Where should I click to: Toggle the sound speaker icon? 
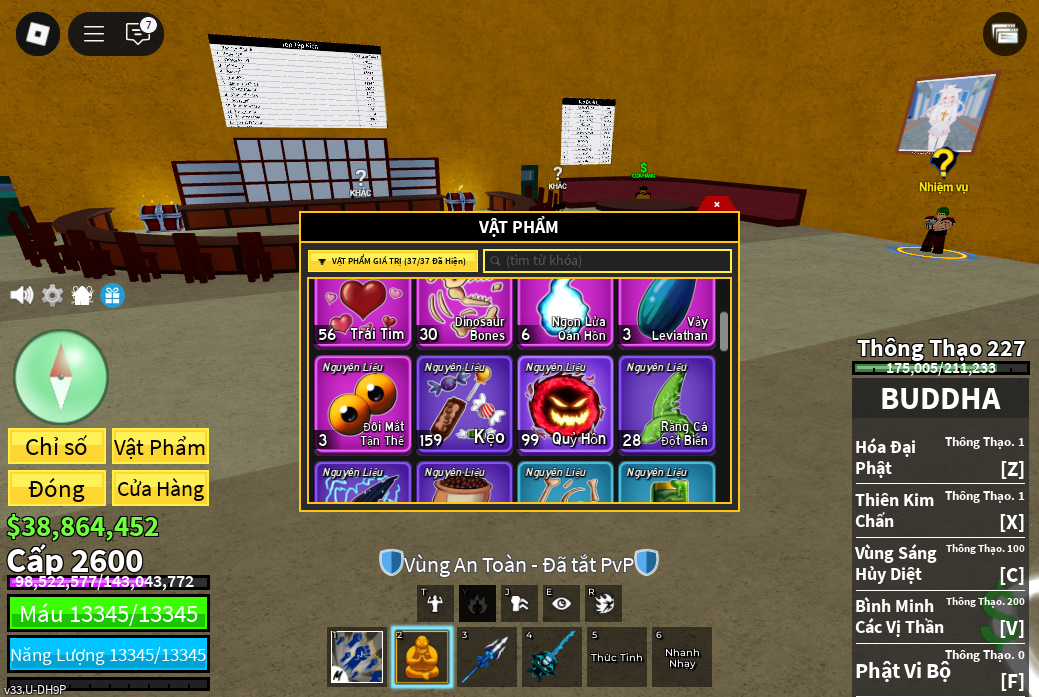tap(21, 295)
